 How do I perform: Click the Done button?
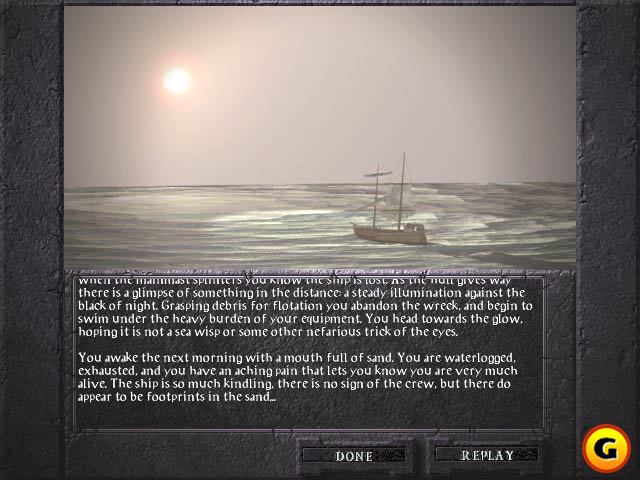click(355, 456)
